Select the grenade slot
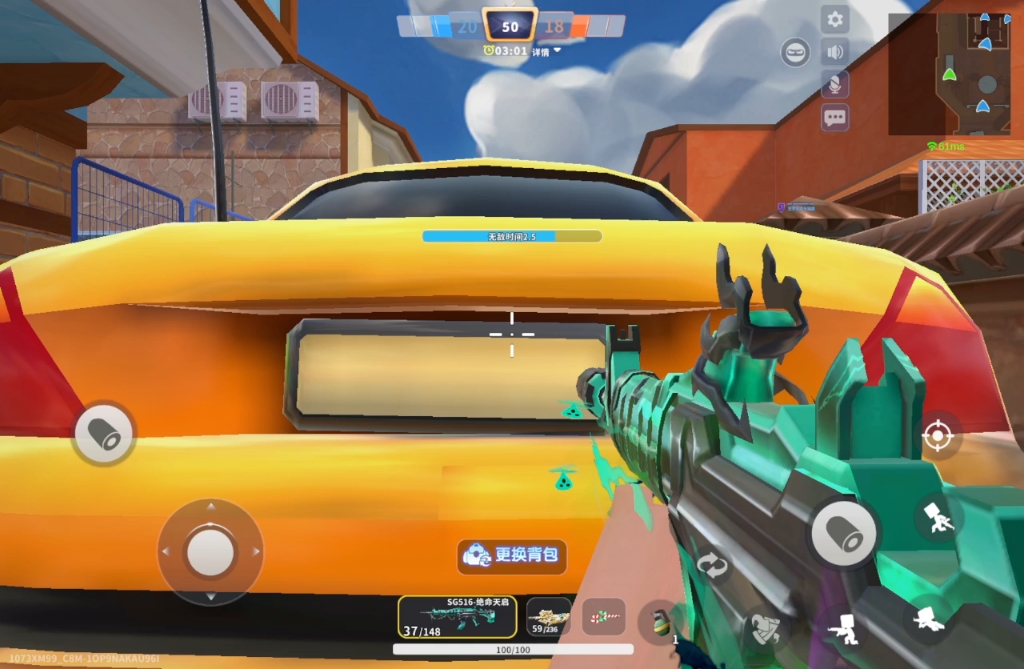Screen dimensions: 1024x669 coord(657,622)
